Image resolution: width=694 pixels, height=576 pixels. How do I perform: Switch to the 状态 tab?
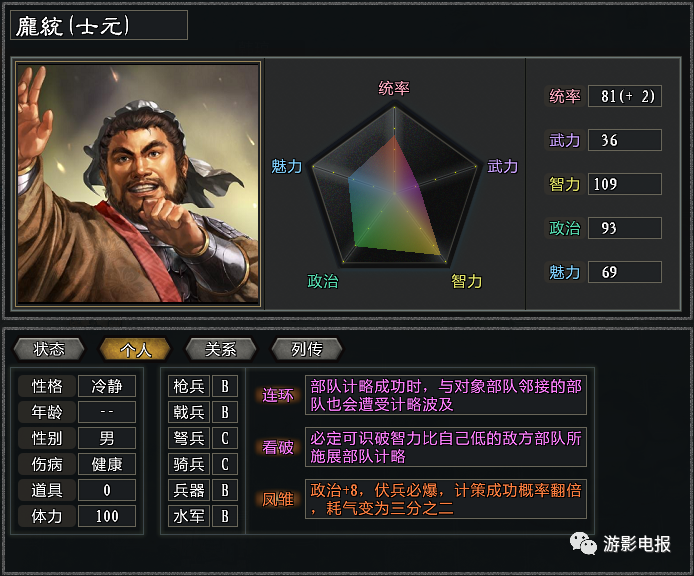[x=49, y=349]
